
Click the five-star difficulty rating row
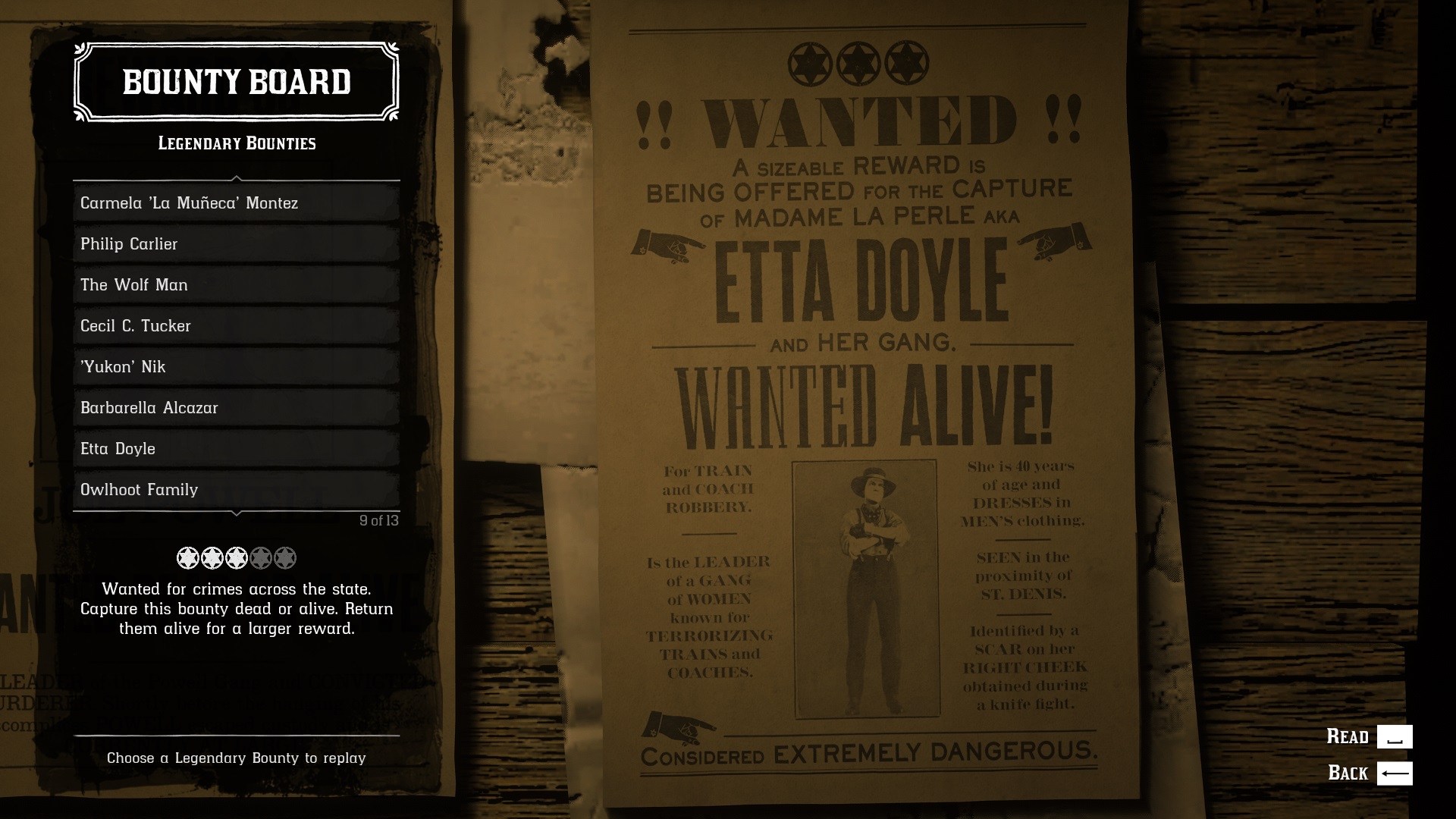coord(236,557)
